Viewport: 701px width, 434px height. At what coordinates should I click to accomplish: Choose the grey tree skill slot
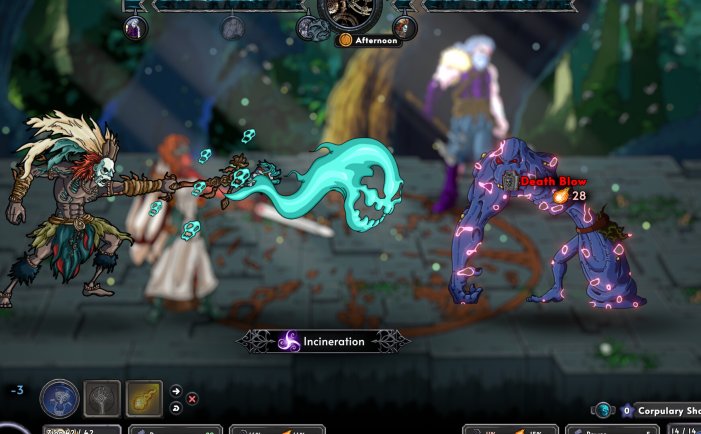point(102,398)
